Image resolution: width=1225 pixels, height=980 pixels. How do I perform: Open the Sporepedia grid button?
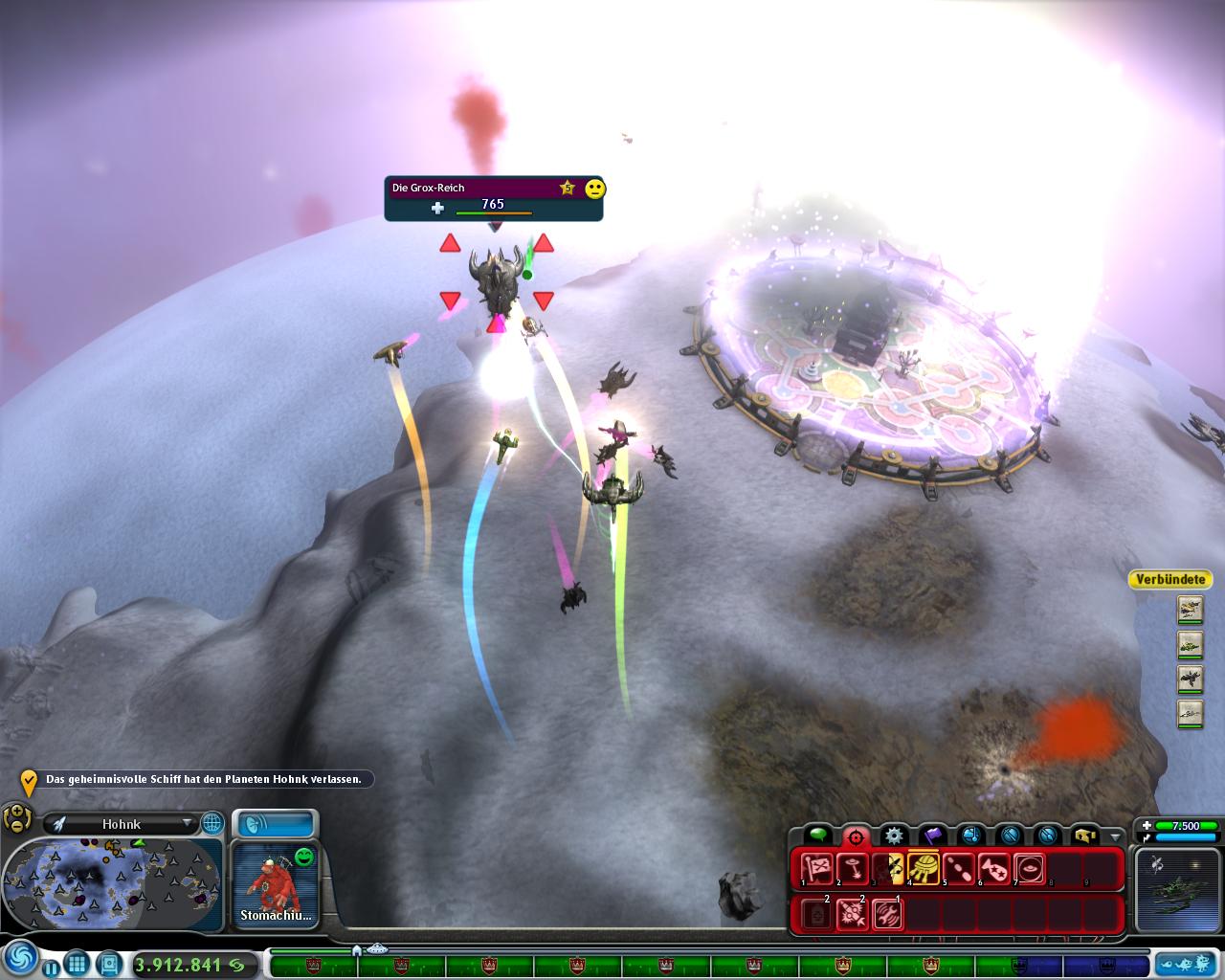tap(78, 965)
